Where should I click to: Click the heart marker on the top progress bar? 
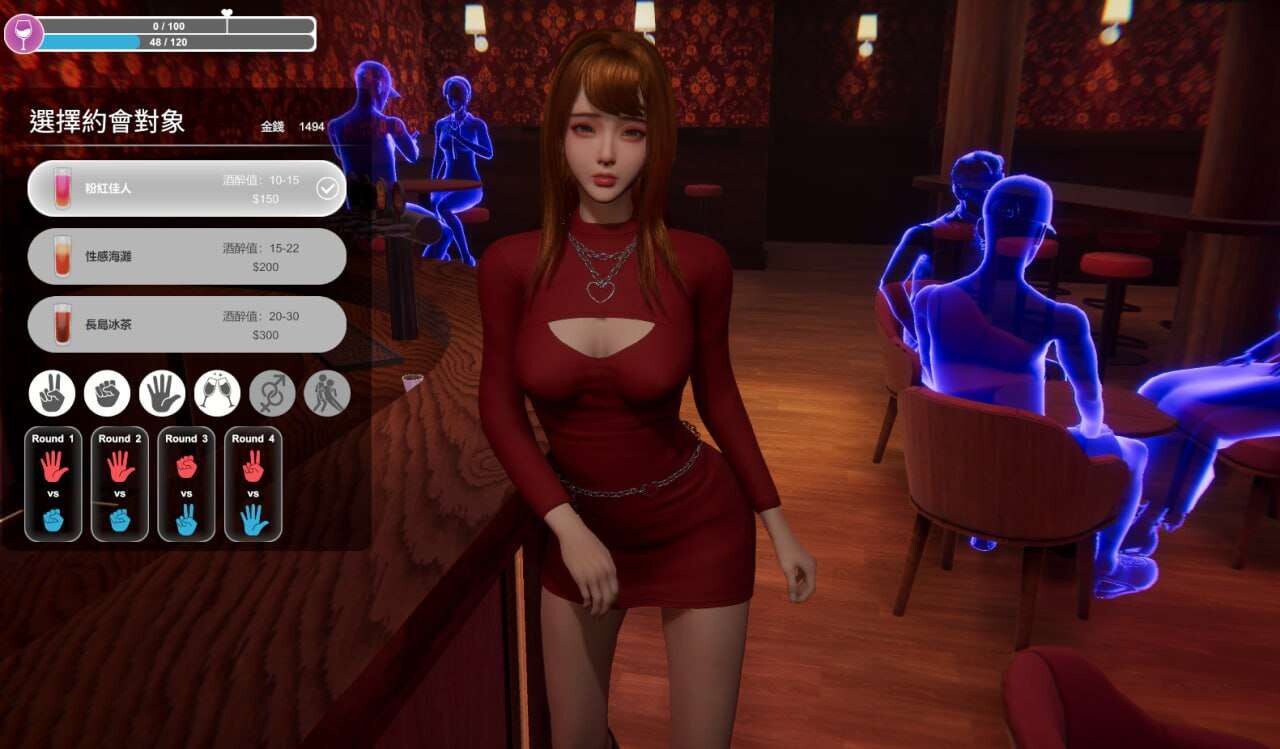click(228, 9)
